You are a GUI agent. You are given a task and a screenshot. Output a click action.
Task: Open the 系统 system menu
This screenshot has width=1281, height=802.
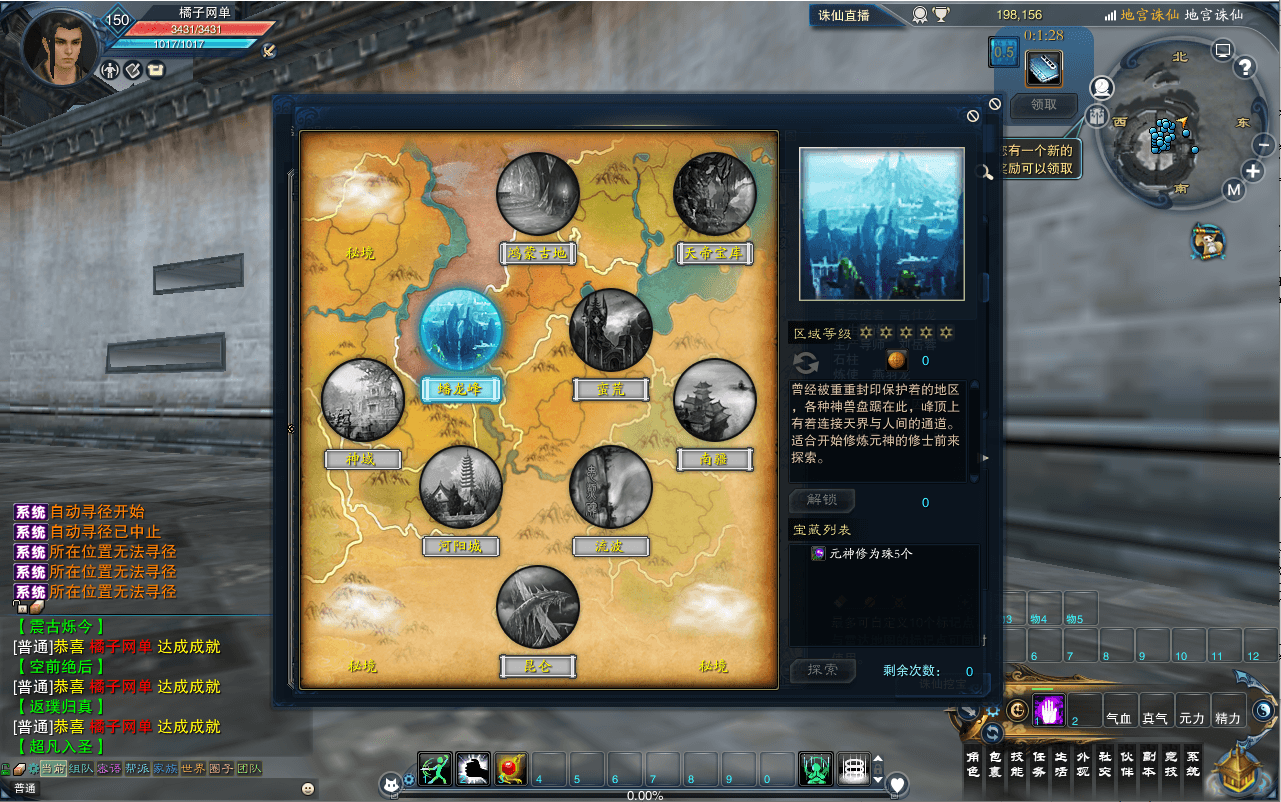coord(1192,765)
